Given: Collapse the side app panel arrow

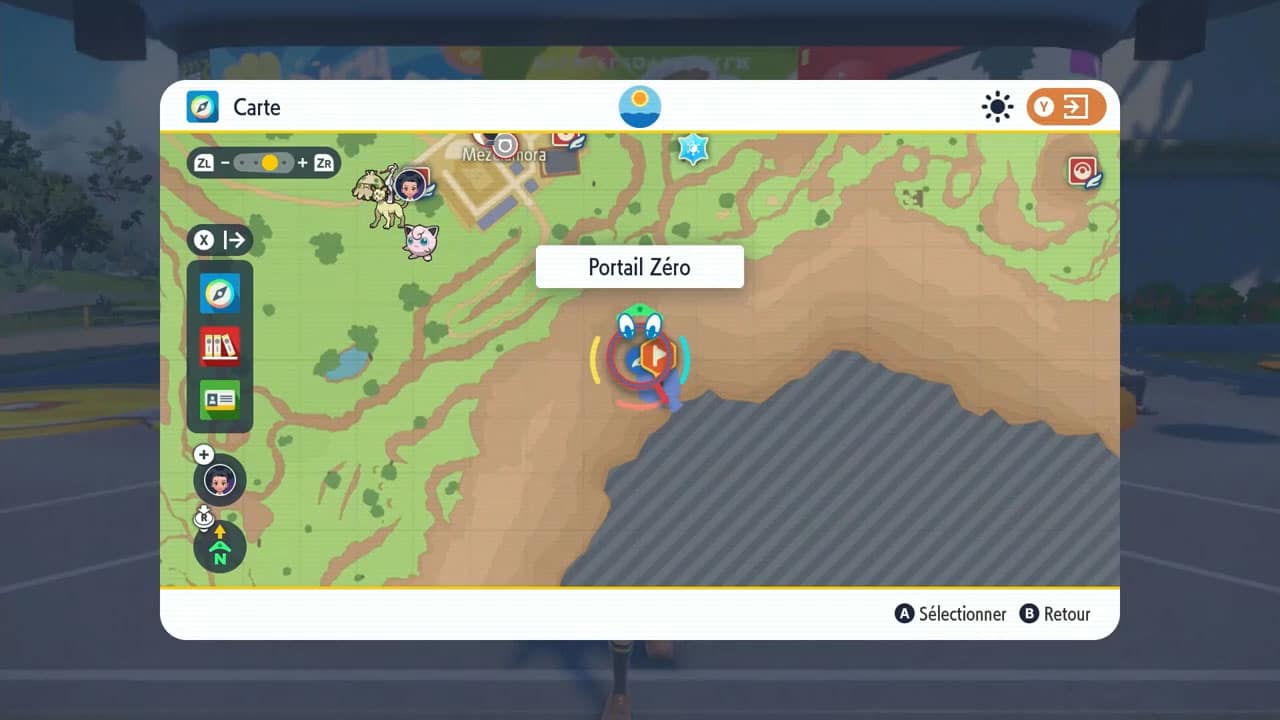Looking at the screenshot, I should pos(220,240).
